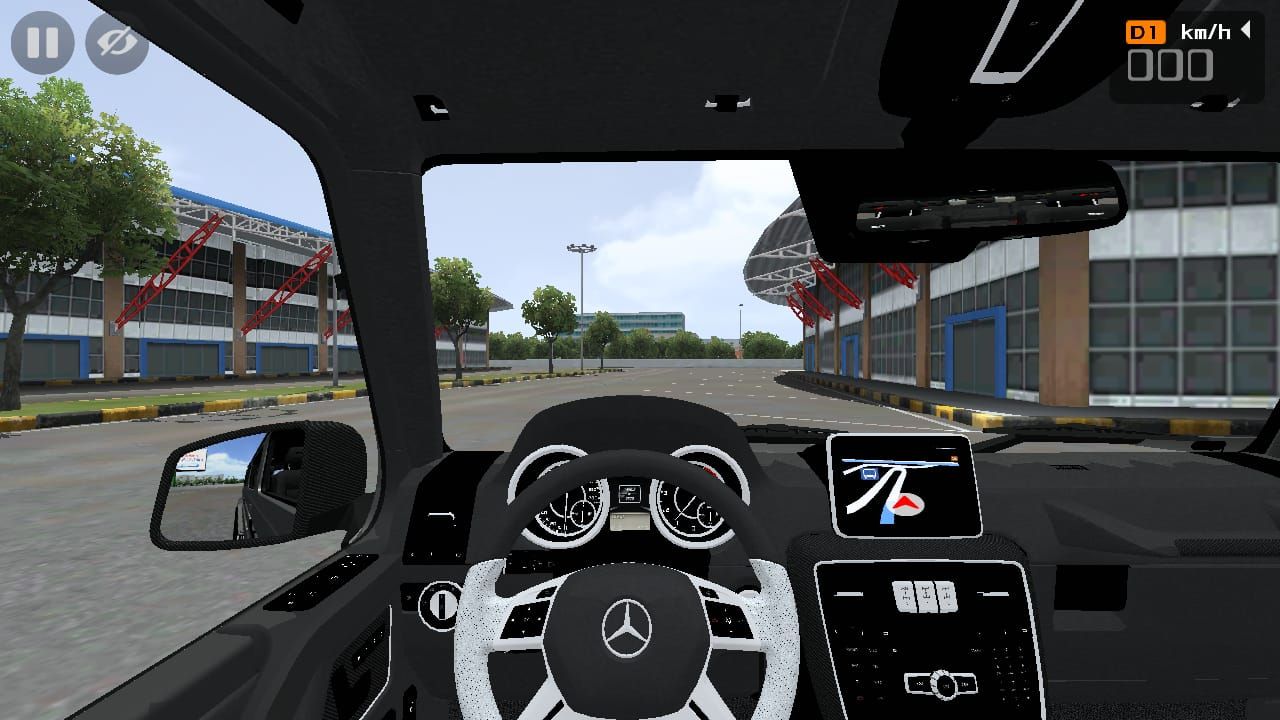The height and width of the screenshot is (720, 1280).
Task: Tap the 000 speed digits
Action: click(x=1170, y=66)
